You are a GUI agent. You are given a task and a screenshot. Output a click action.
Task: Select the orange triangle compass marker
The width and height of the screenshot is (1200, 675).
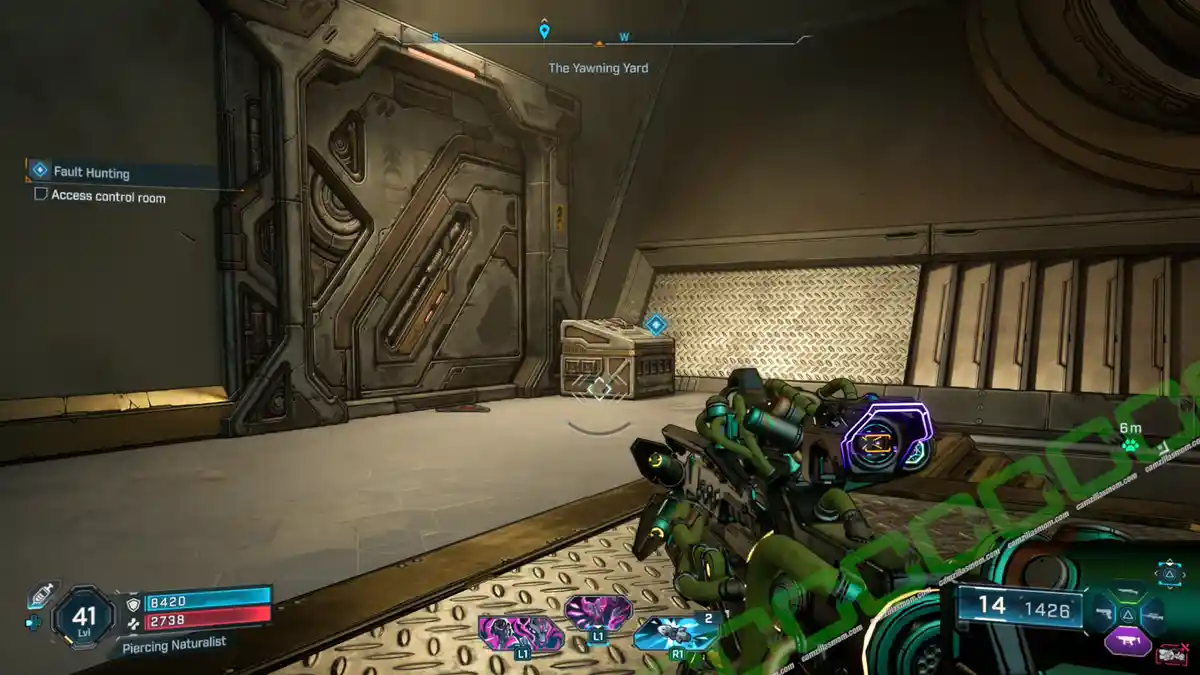(599, 44)
